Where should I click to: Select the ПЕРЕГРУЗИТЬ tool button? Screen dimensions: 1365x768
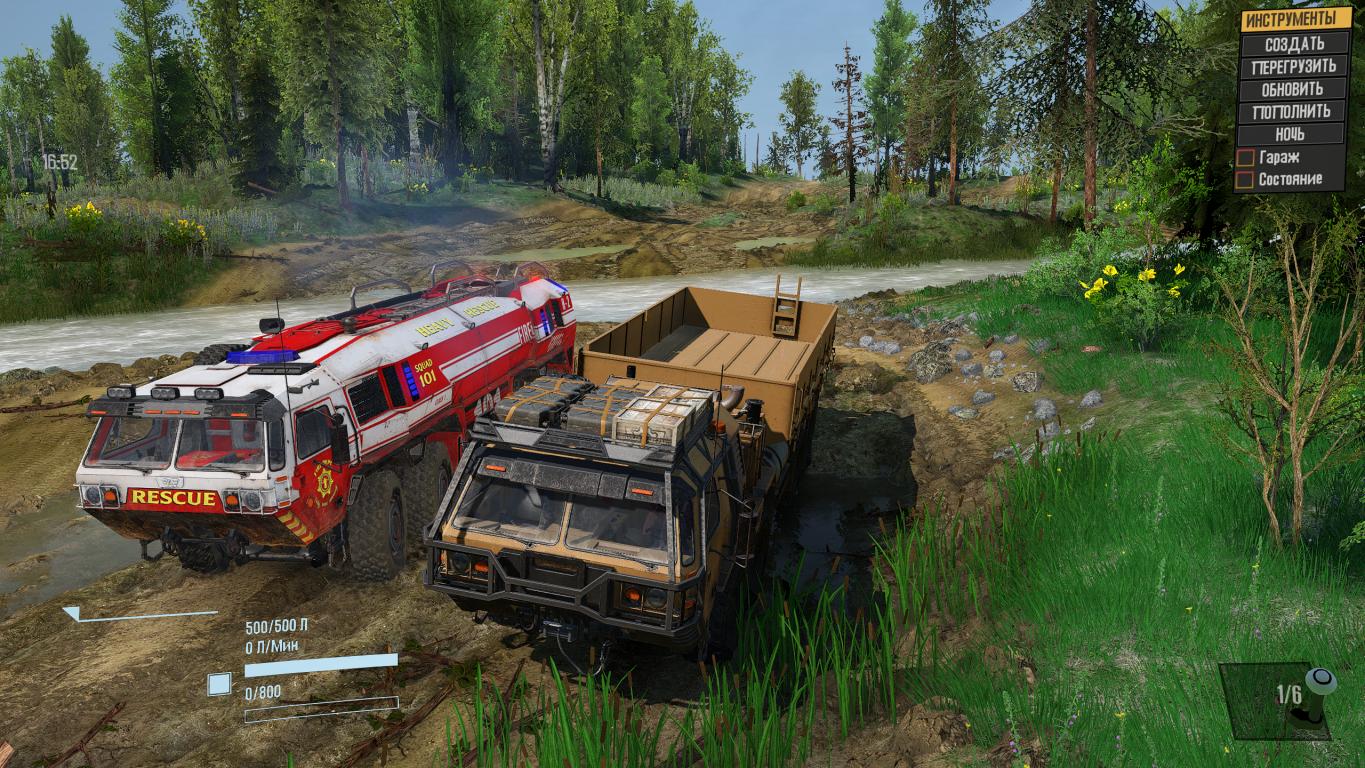click(1294, 67)
